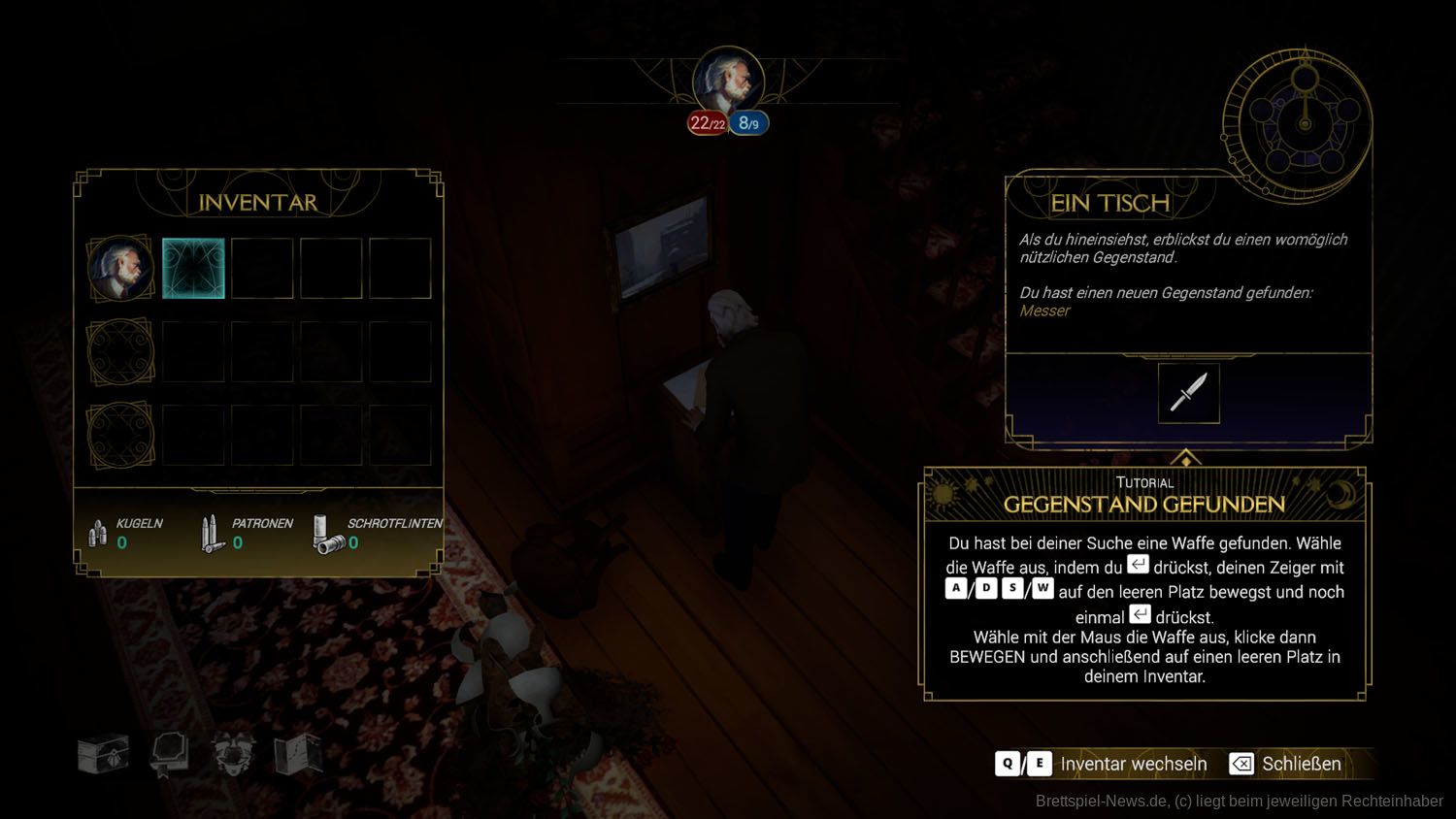
Task: Close the found-item window with Schließen
Action: (1286, 764)
